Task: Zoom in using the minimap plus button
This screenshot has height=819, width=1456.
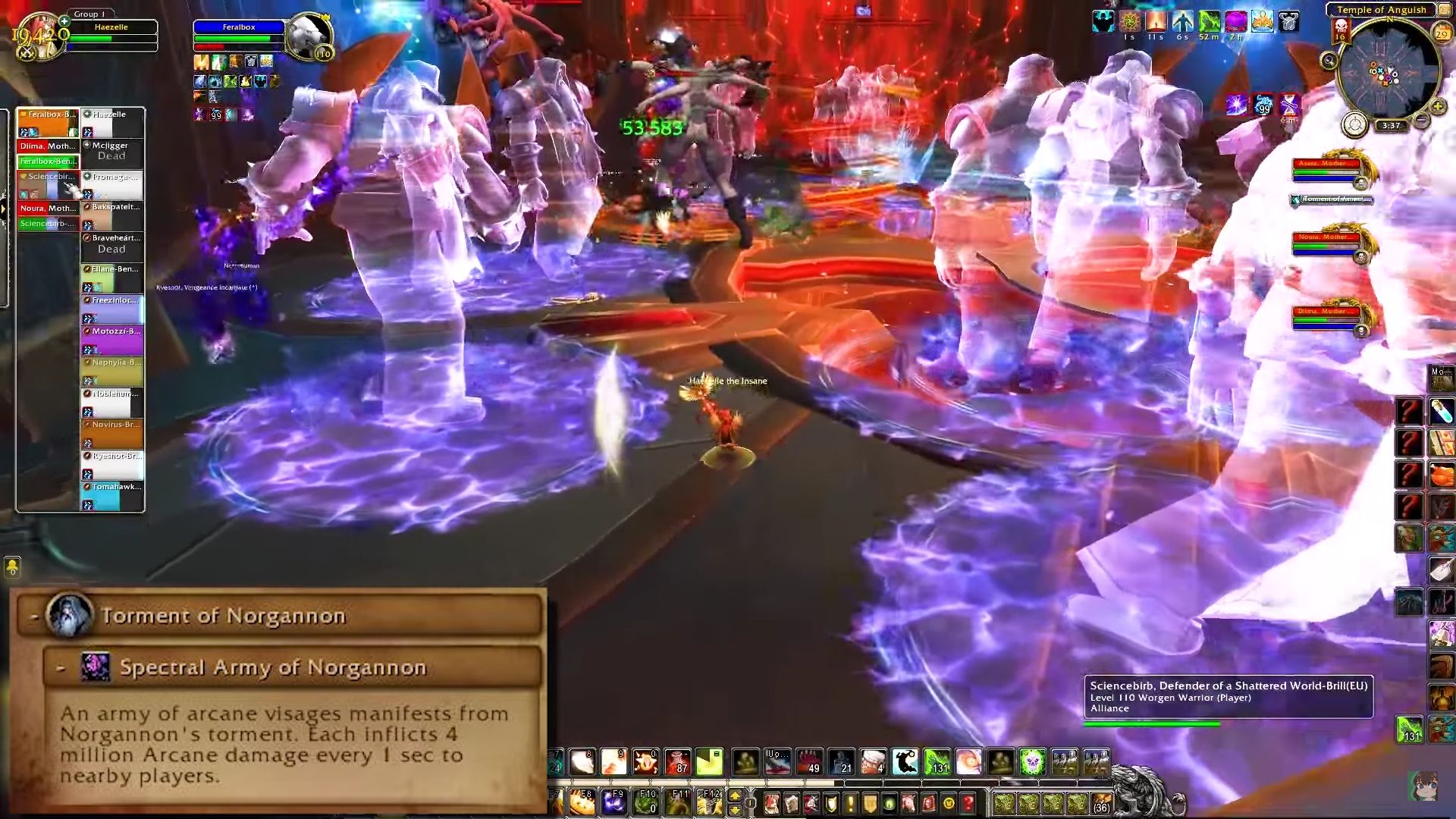Action: 1438,106
